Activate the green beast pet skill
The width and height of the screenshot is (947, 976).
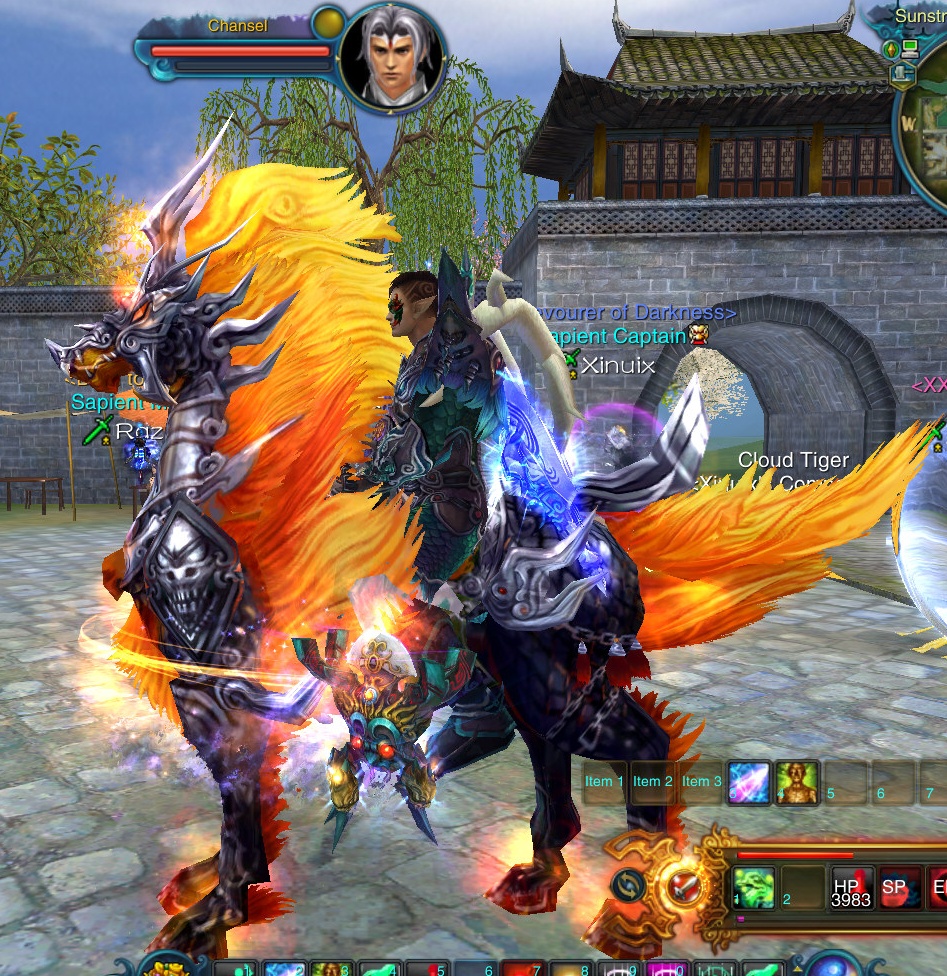click(x=753, y=887)
